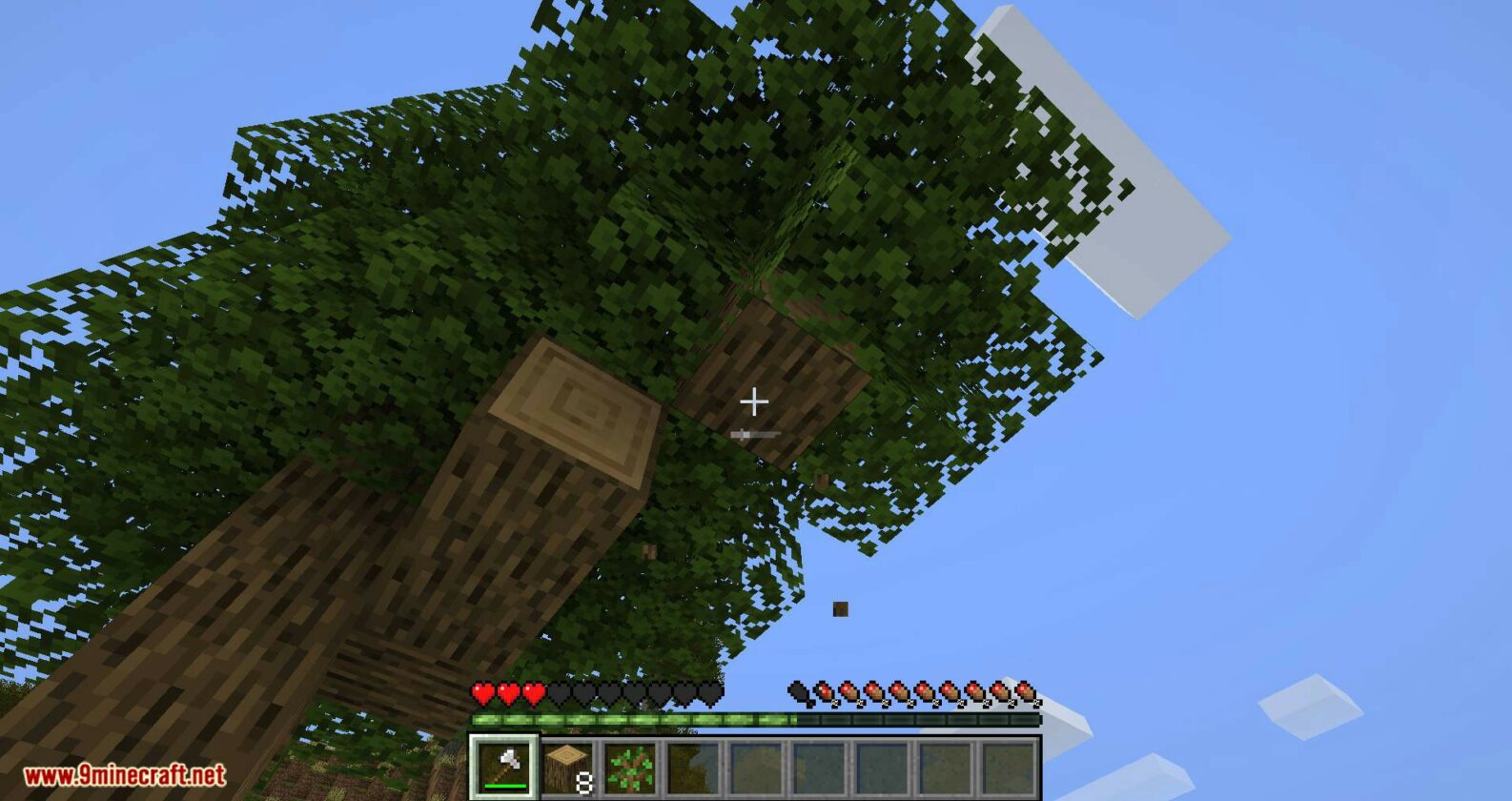Click the rightmost empty hotbar slot
Viewport: 1512px width, 801px height.
click(1007, 766)
